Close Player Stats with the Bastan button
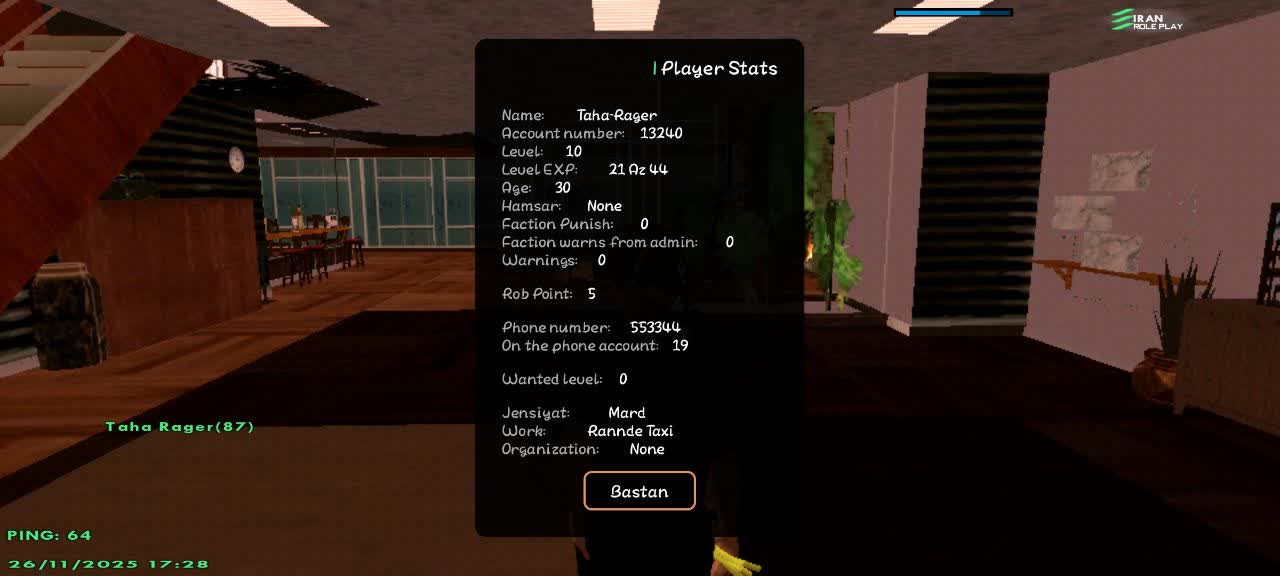The width and height of the screenshot is (1280, 576). (639, 491)
